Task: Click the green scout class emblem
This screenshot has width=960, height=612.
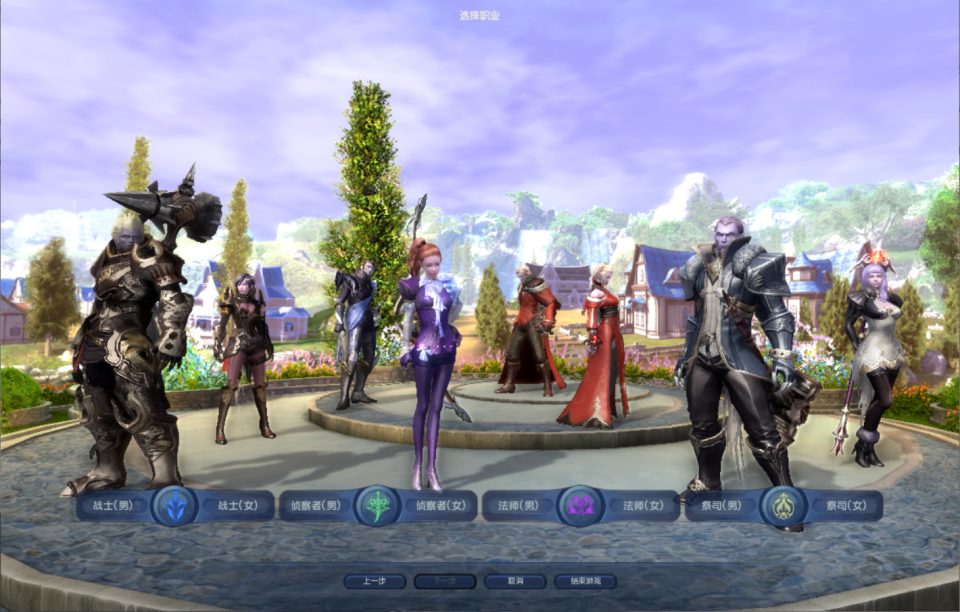Action: click(378, 506)
